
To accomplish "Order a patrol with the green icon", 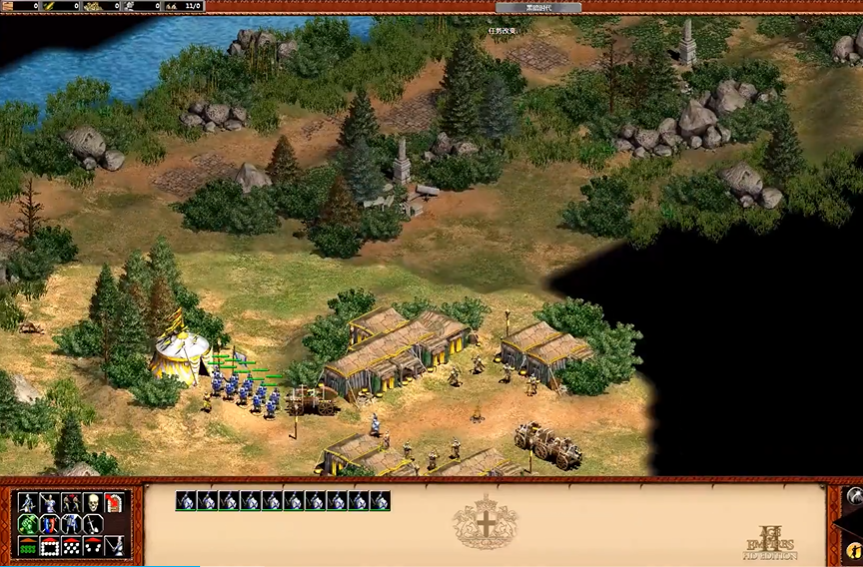I will pos(28,524).
